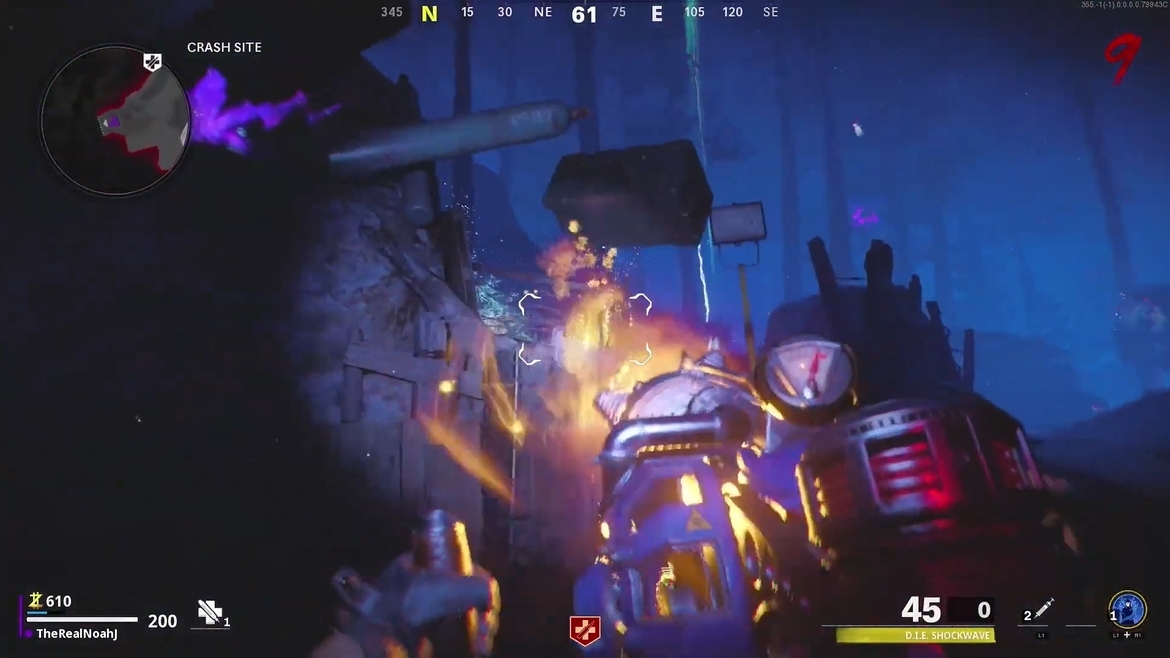Screen dimensions: 1170x658
Task: Activate the blue field upgrade ability icon
Action: [x=1128, y=609]
